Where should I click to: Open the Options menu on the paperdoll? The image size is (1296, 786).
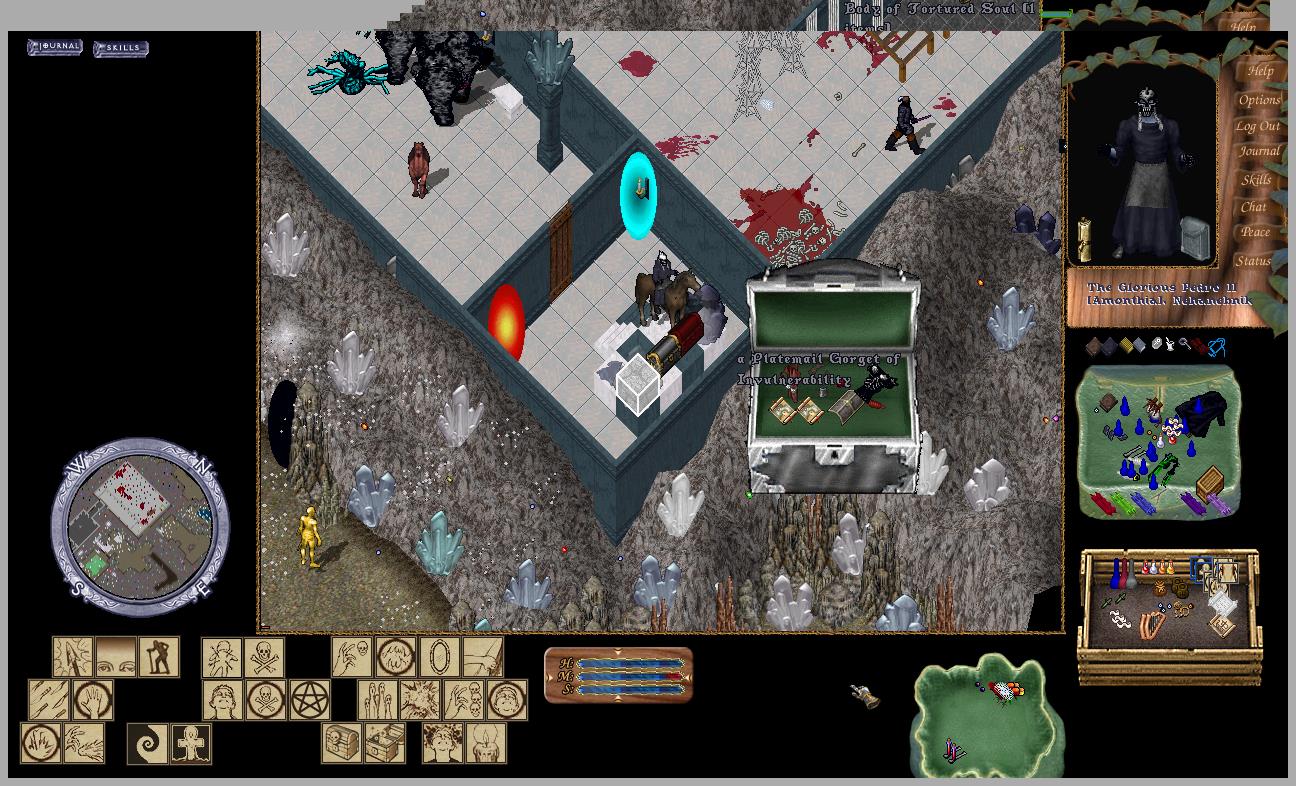point(1259,99)
